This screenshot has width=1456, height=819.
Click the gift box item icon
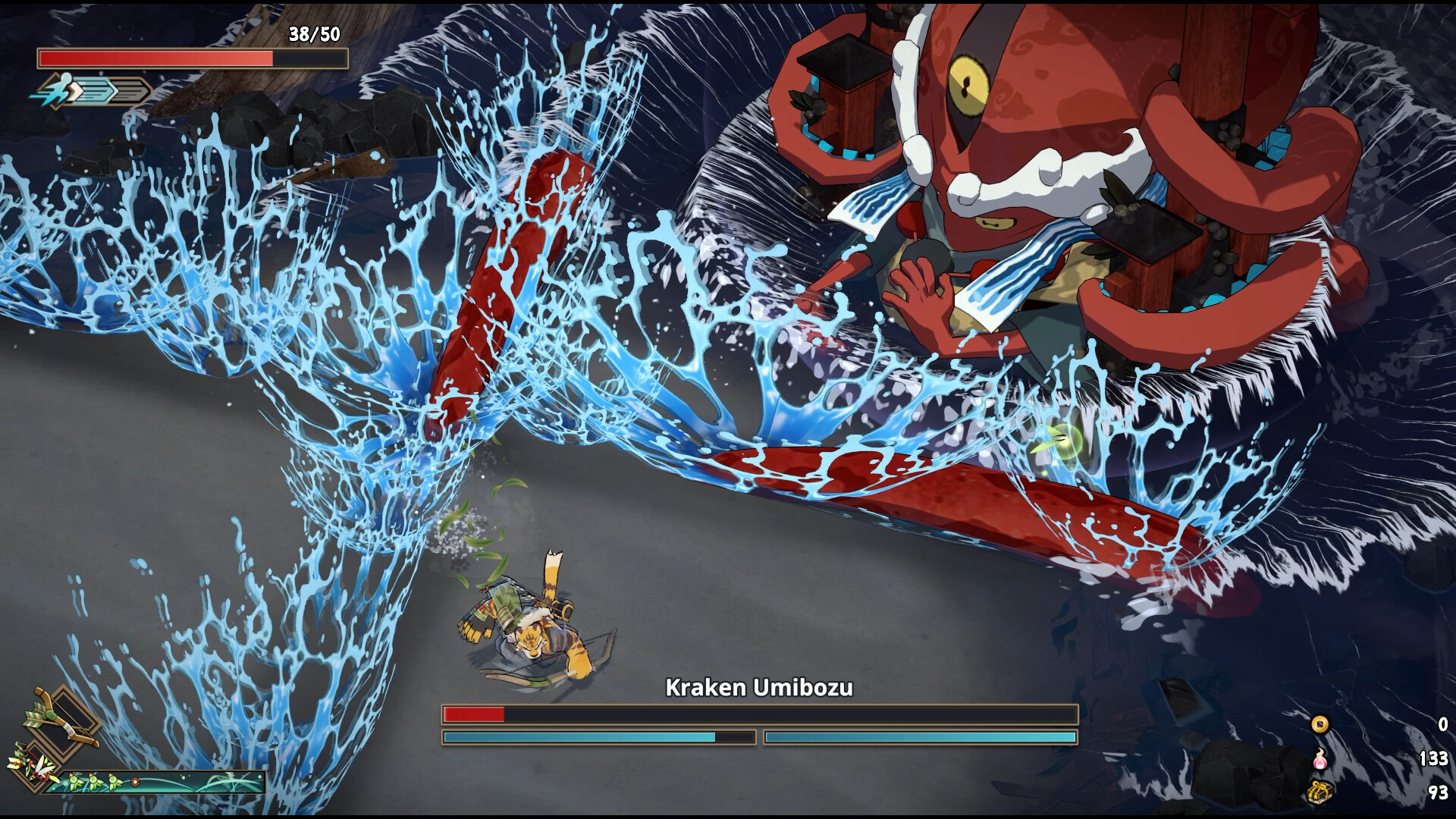(x=1320, y=793)
